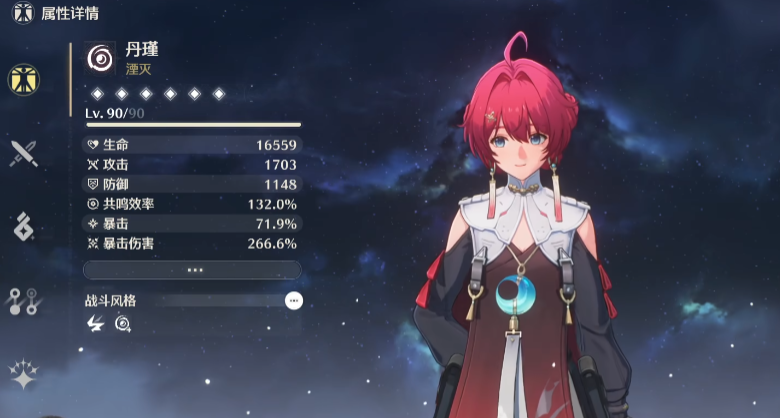Click the lightning bolt combat style icon

(97, 323)
